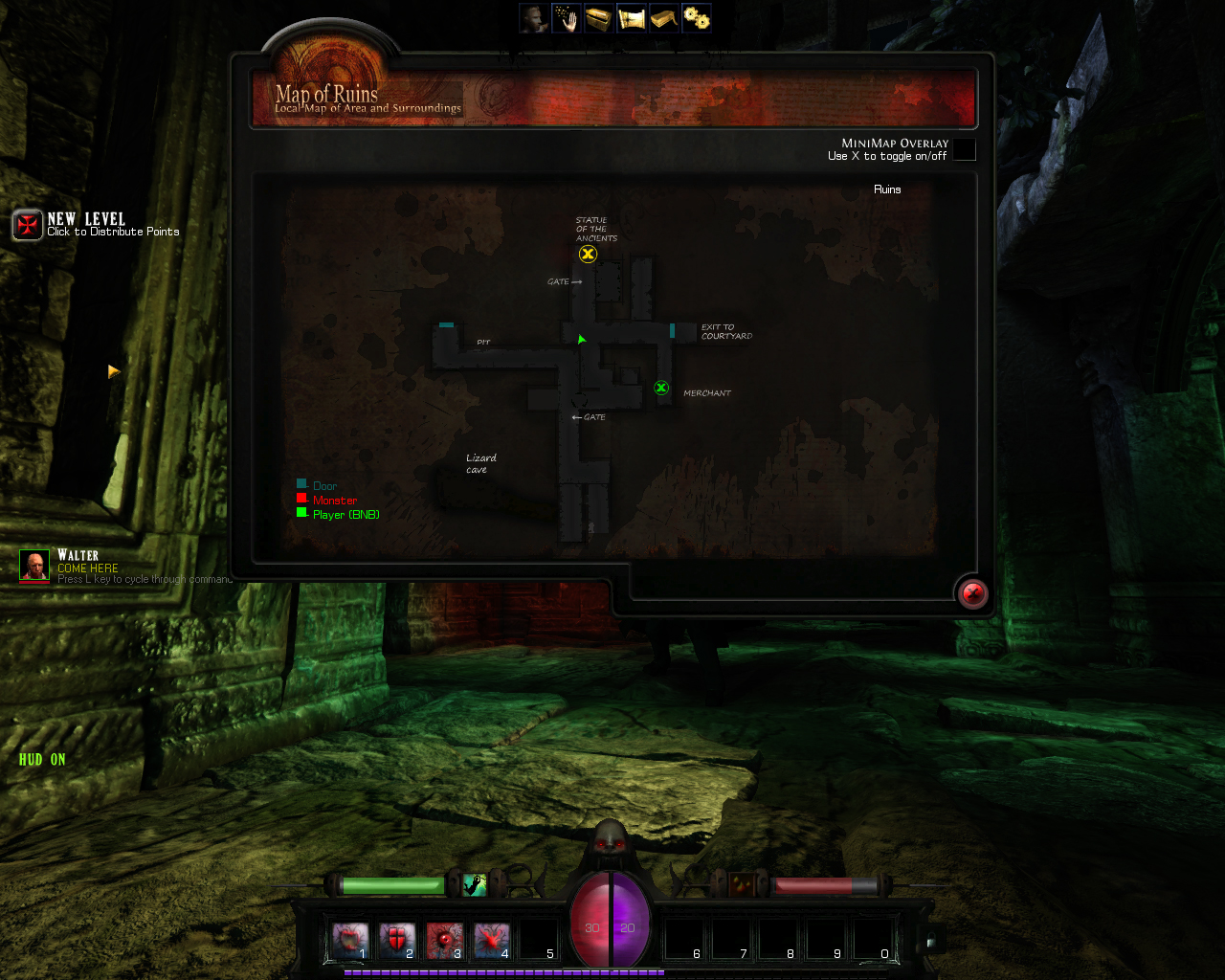Click the green health bar gauge
This screenshot has height=980, width=1225.
pos(392,884)
